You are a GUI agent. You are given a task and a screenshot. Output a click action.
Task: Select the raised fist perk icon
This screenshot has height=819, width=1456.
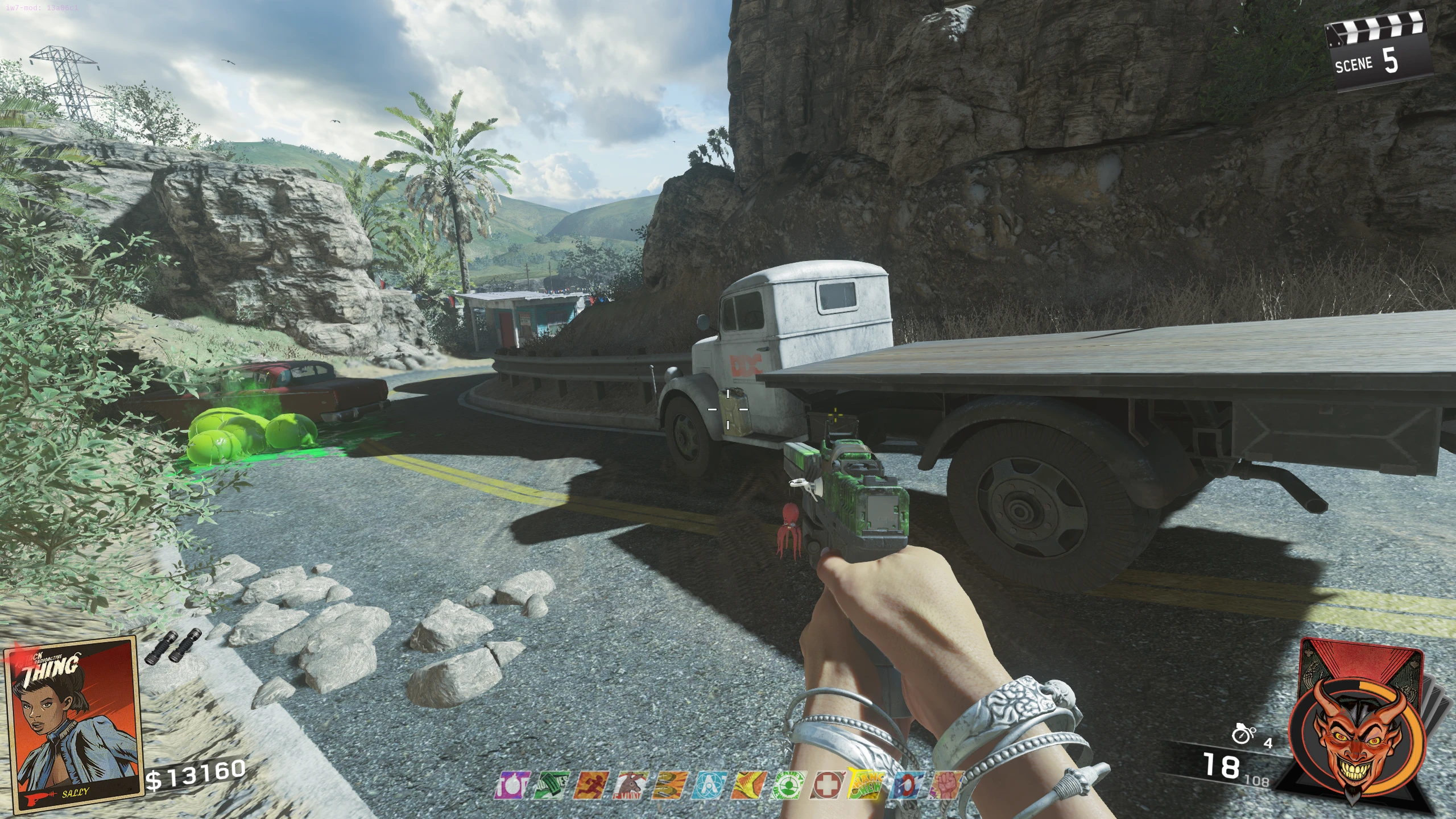[944, 785]
